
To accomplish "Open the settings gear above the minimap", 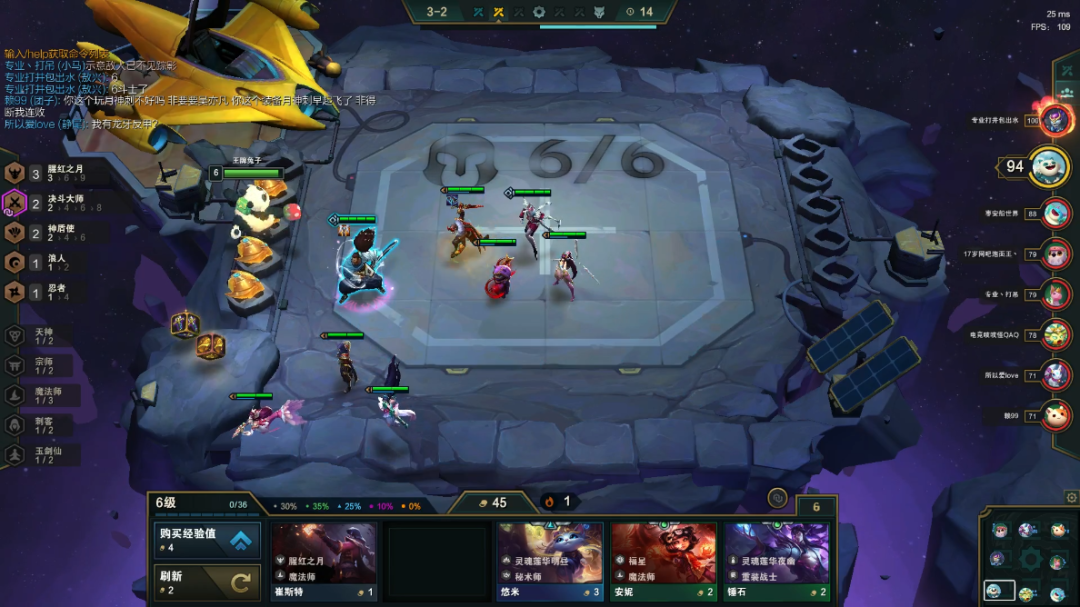I will [x=1071, y=497].
